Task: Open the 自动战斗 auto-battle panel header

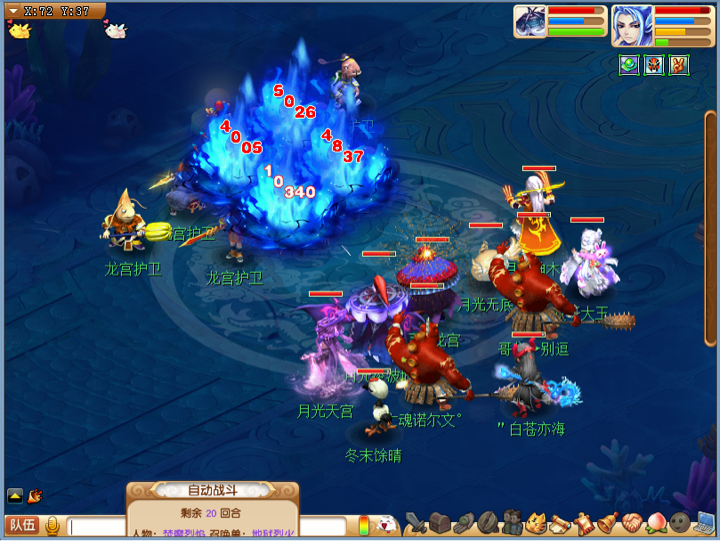Action: tap(212, 491)
